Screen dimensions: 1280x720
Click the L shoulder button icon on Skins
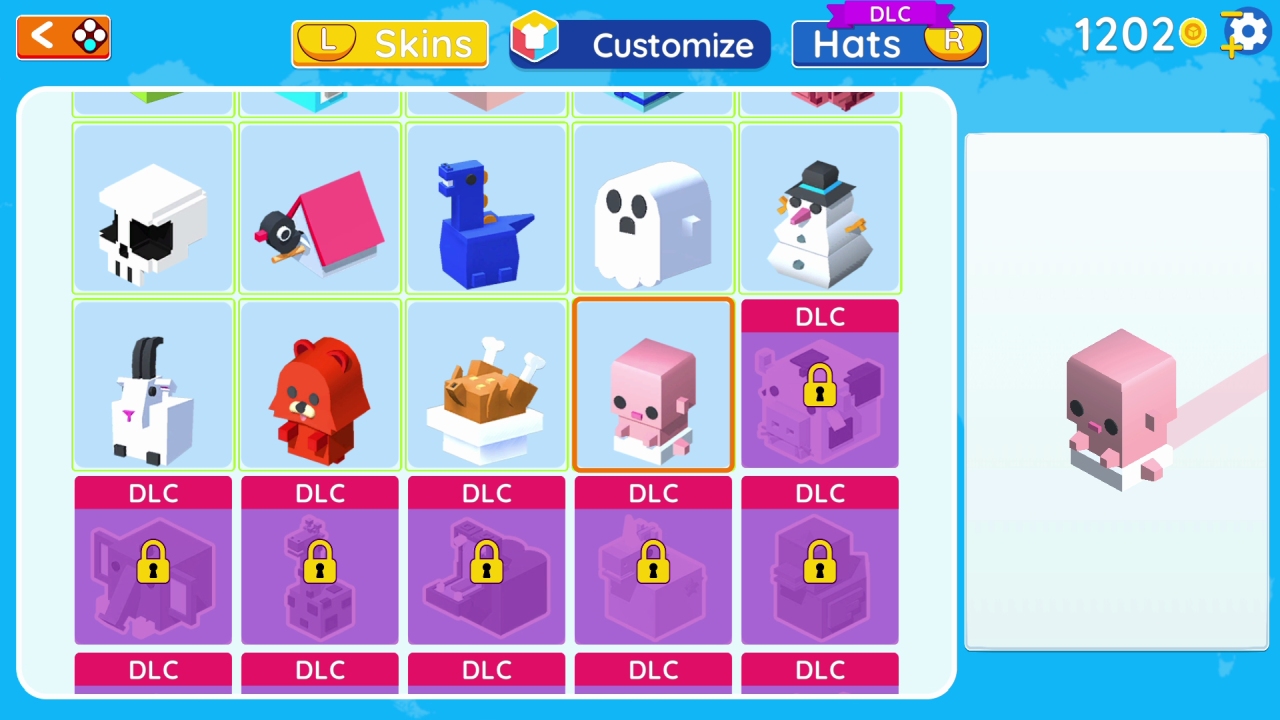[327, 43]
